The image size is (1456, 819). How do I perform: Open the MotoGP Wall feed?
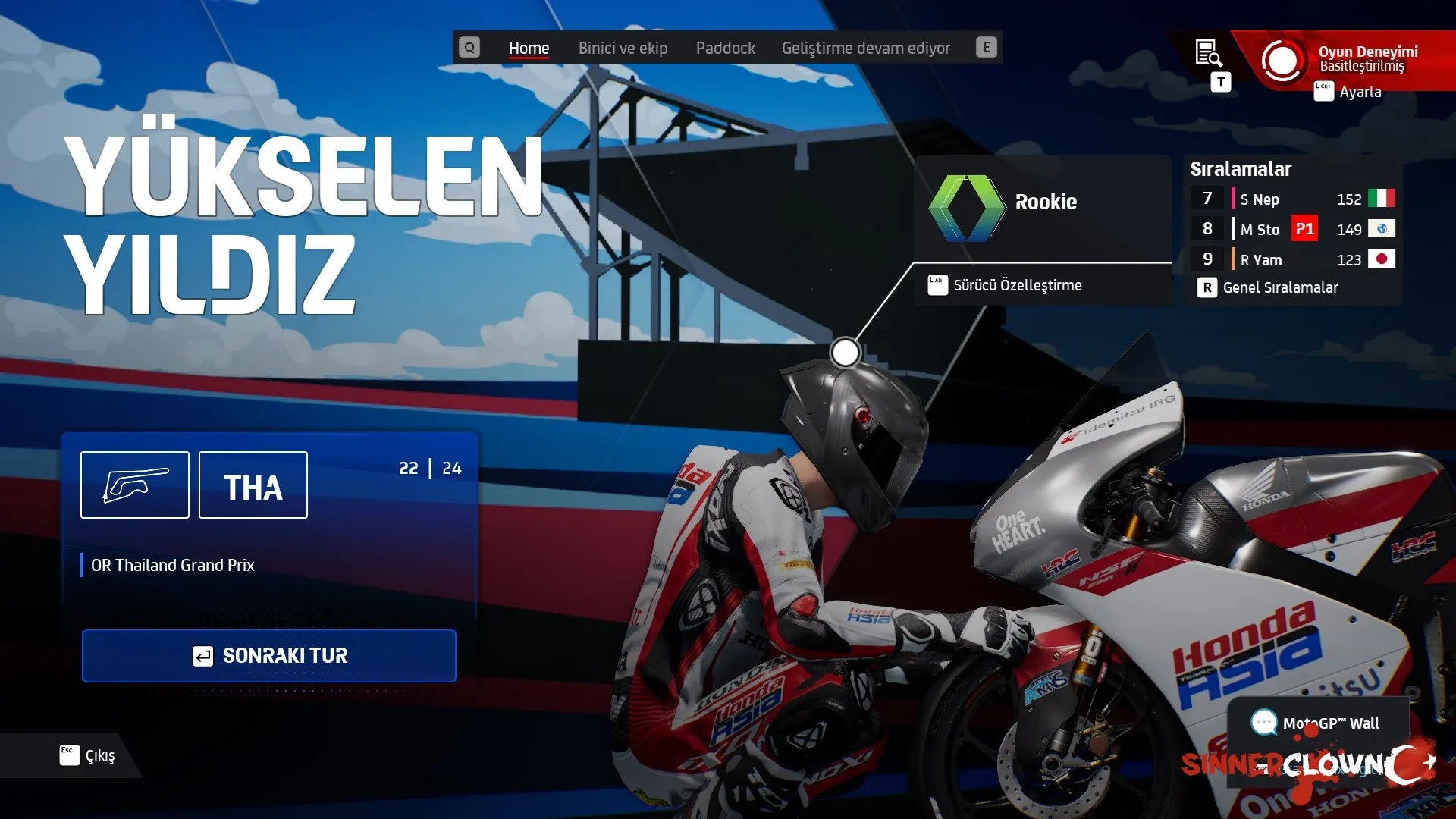point(1318,723)
